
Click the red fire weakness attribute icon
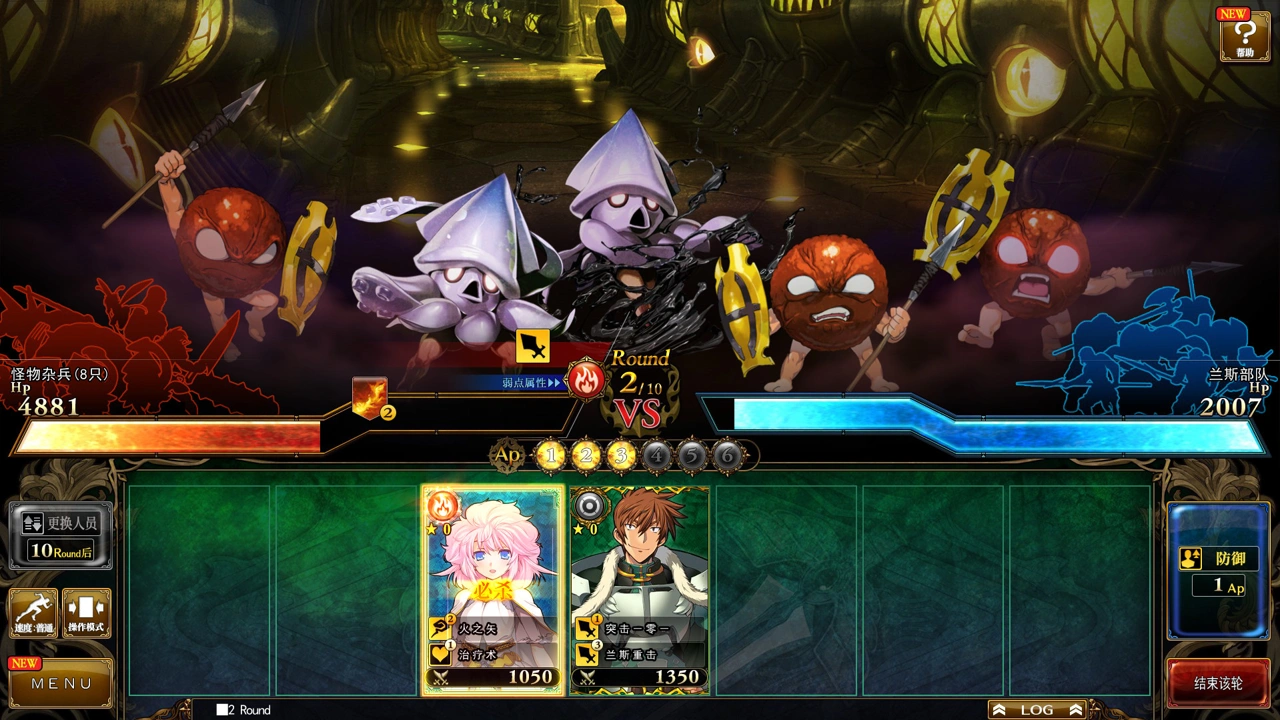point(584,380)
